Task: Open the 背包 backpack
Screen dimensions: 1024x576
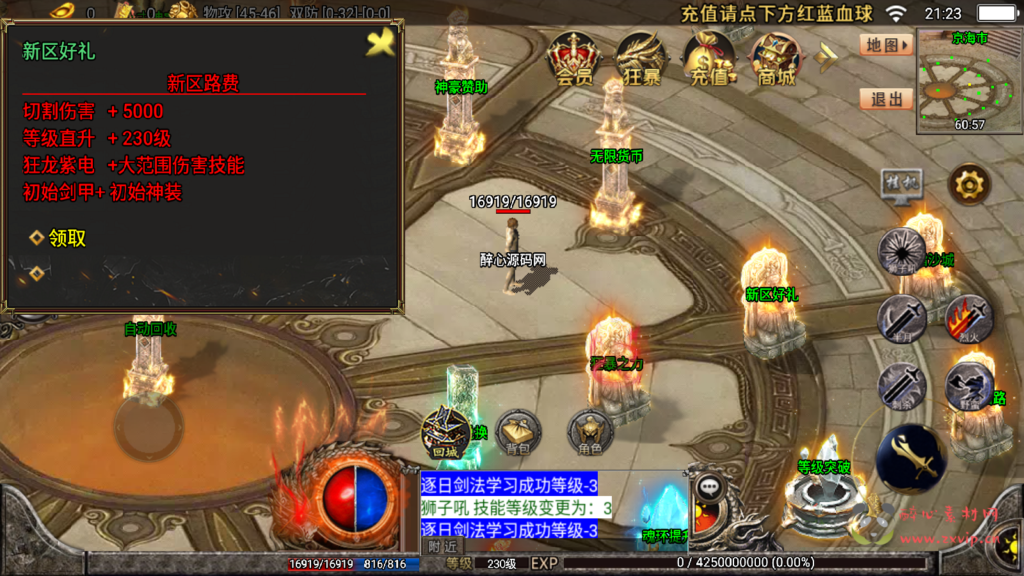Action: point(518,432)
